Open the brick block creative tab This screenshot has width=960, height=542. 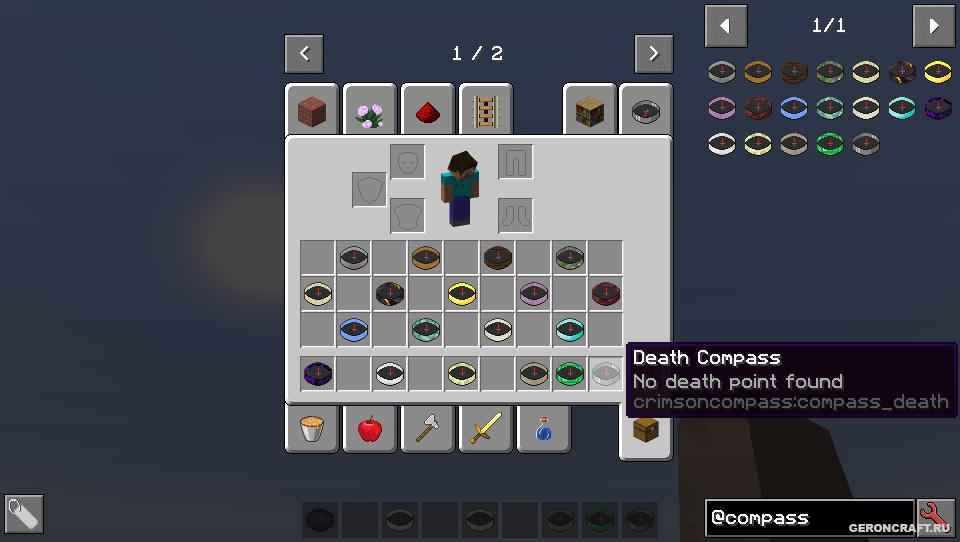(x=312, y=111)
